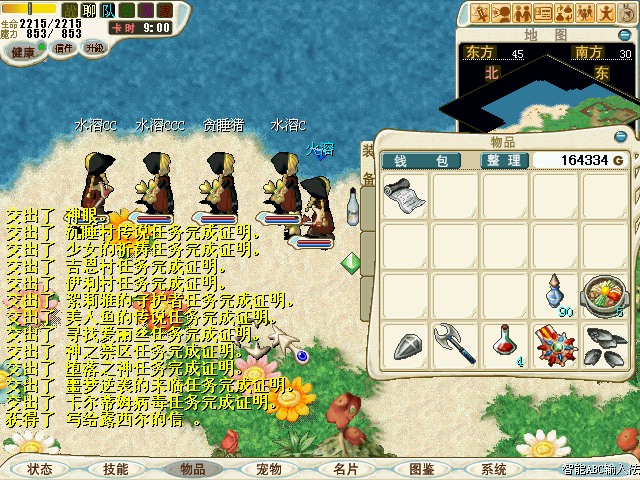Select the blue potion with 90 count
Screen dimensions: 640x480
click(554, 295)
